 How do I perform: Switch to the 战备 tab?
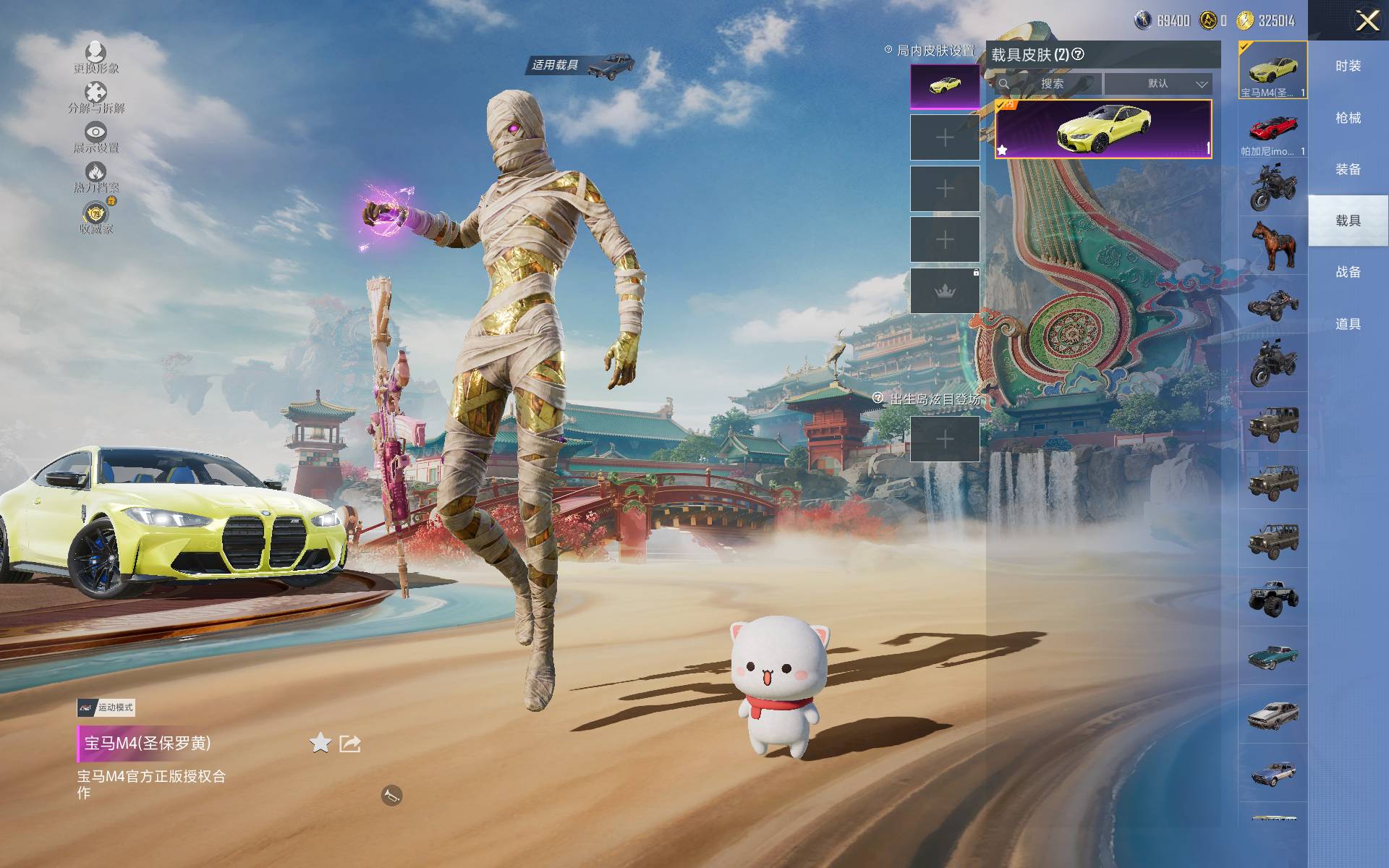click(x=1348, y=272)
